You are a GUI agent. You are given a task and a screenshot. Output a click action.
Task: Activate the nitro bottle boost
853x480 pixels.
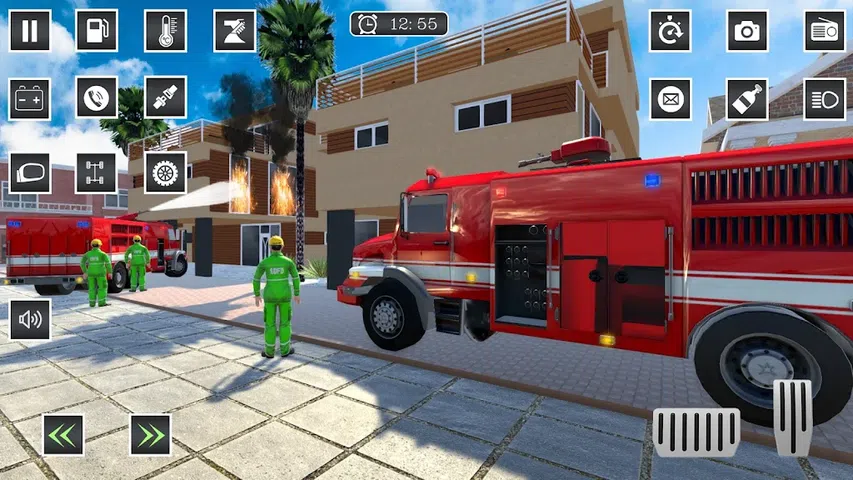(747, 98)
